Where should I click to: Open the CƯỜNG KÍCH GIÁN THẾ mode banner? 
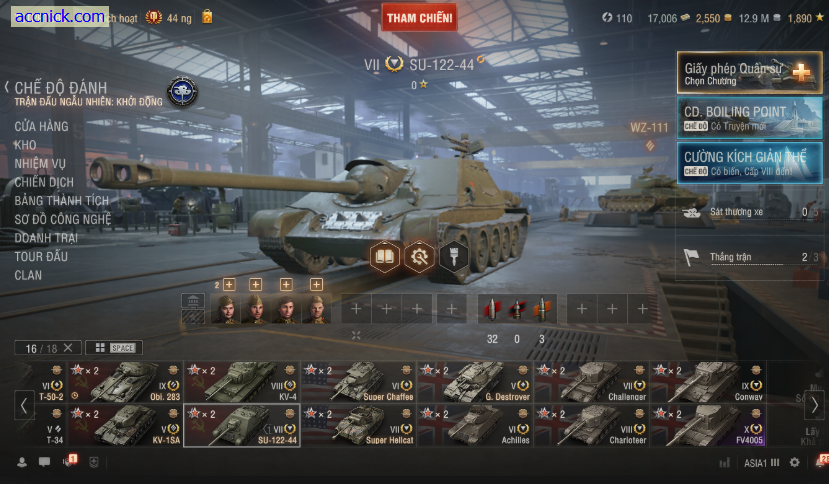[x=749, y=161]
